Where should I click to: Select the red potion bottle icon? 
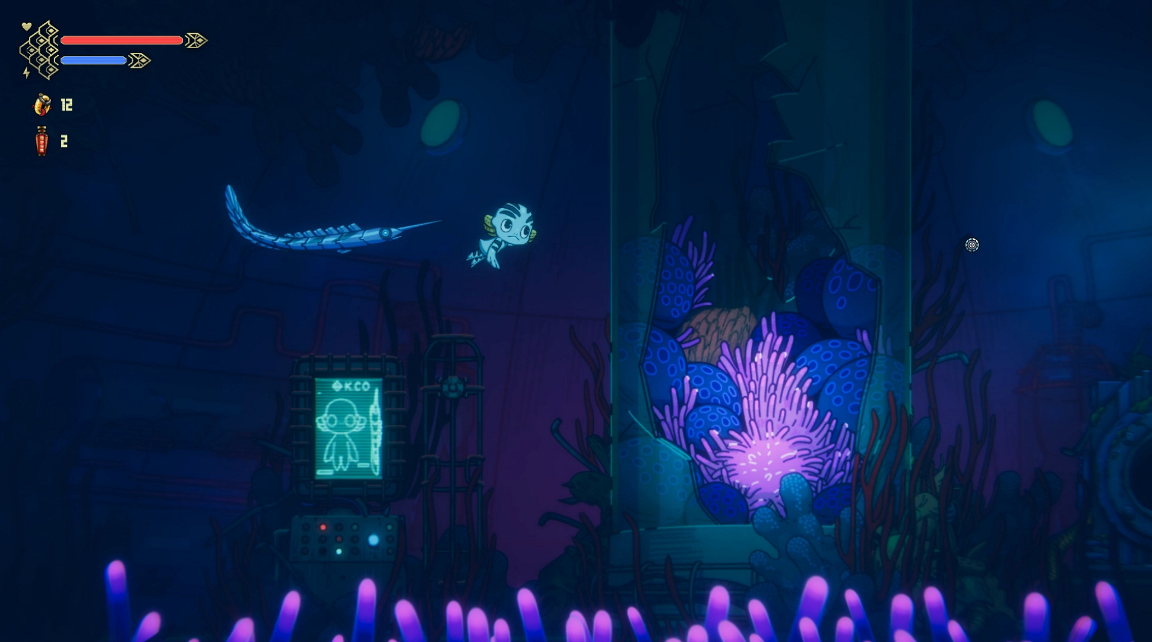[41, 141]
